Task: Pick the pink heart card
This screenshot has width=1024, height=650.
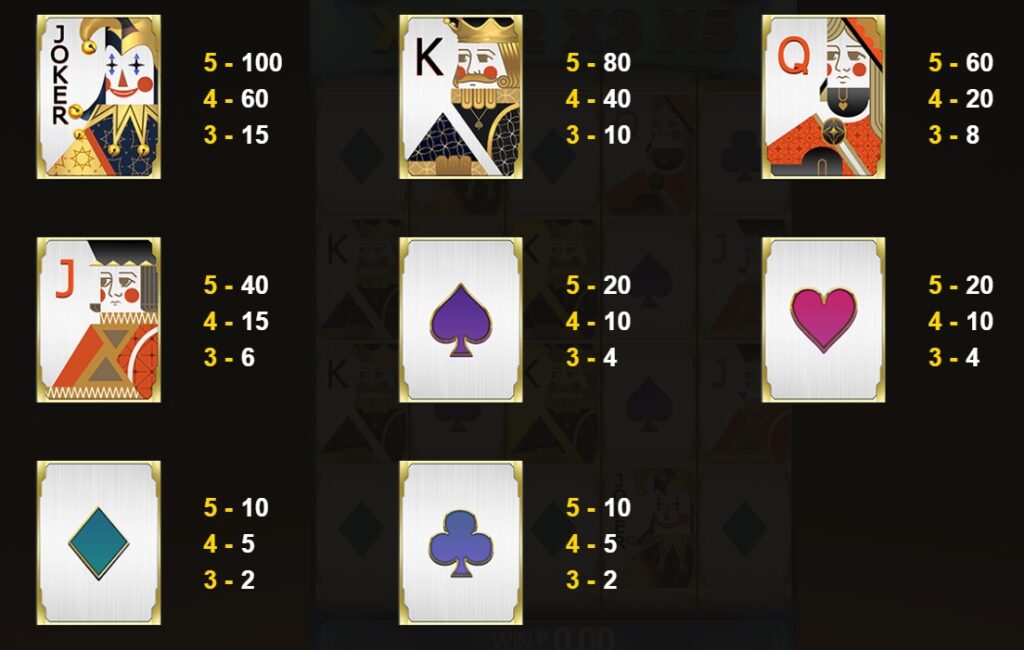Action: (823, 320)
